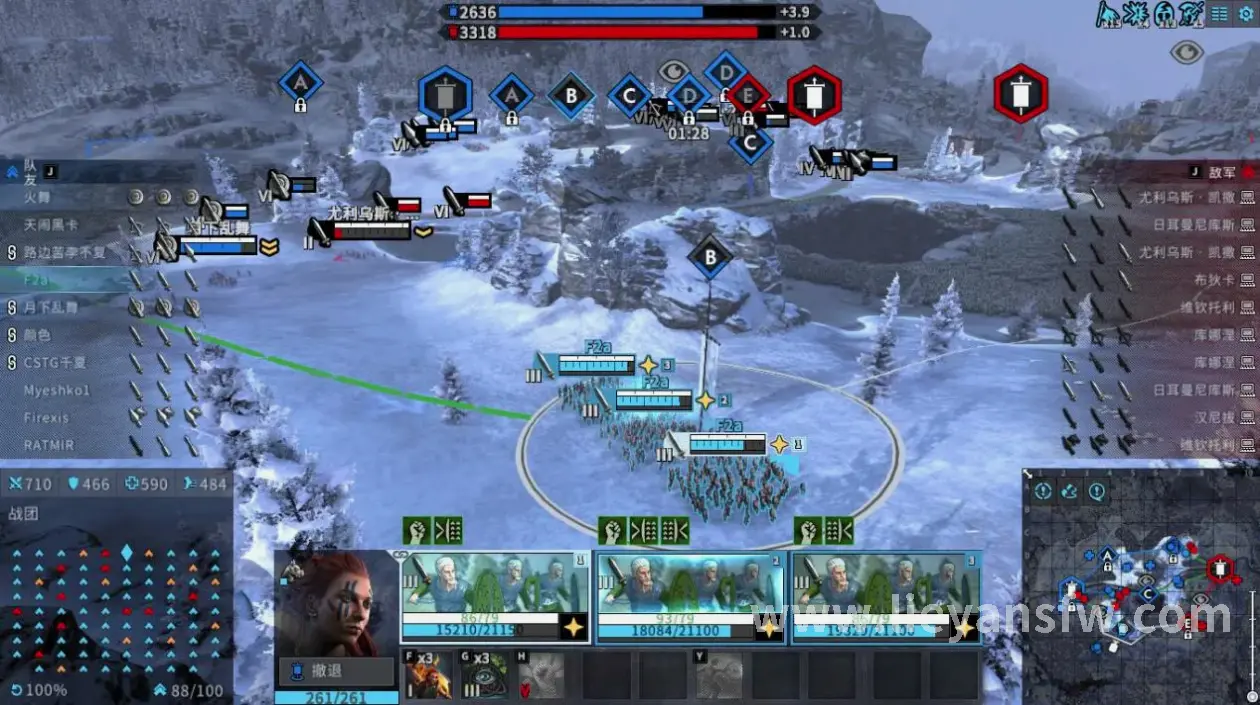Select unit card 1 with 15210/21150 health
The height and width of the screenshot is (705, 1260).
pyautogui.click(x=495, y=597)
